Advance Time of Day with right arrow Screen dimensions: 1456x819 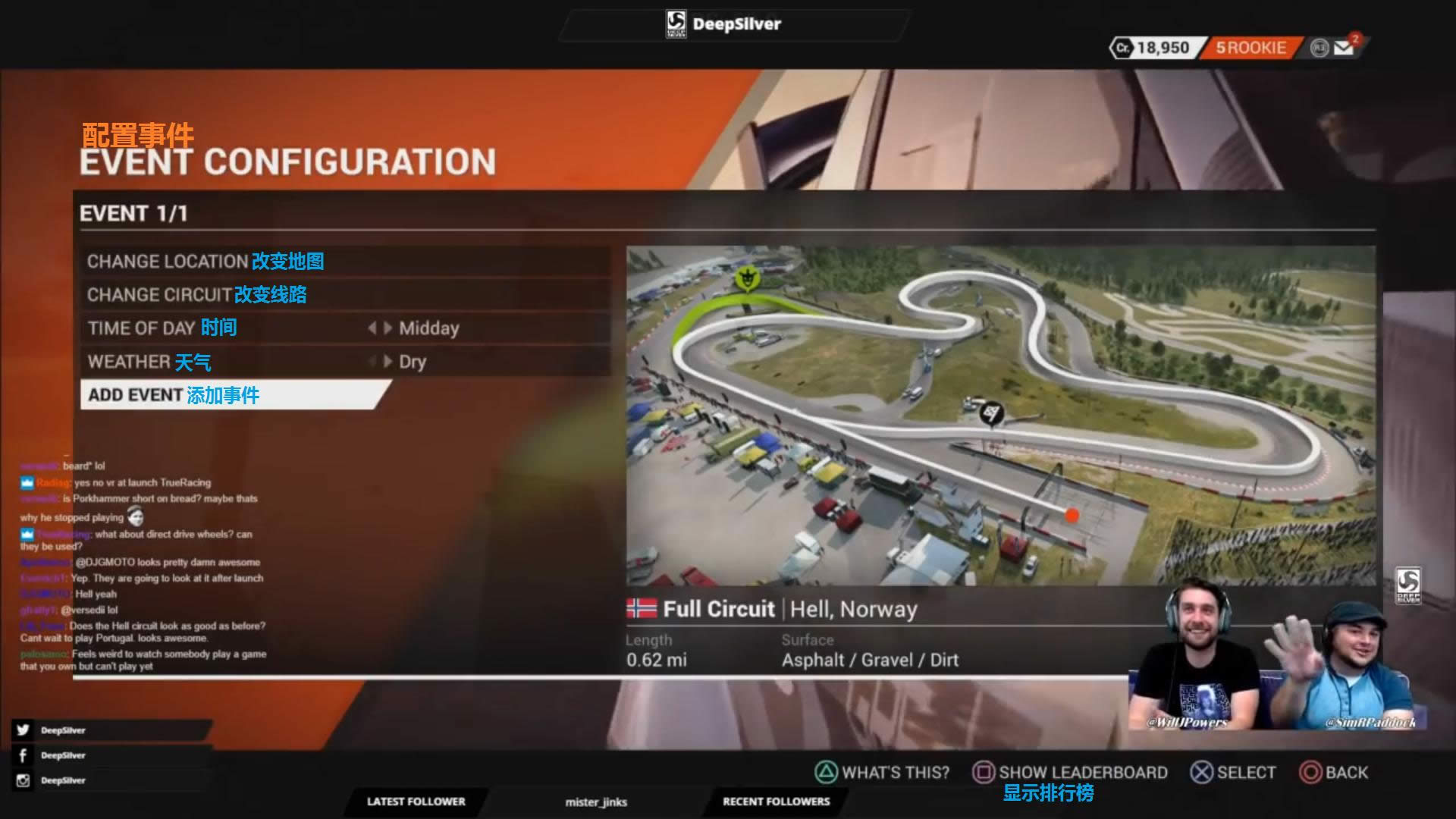388,328
